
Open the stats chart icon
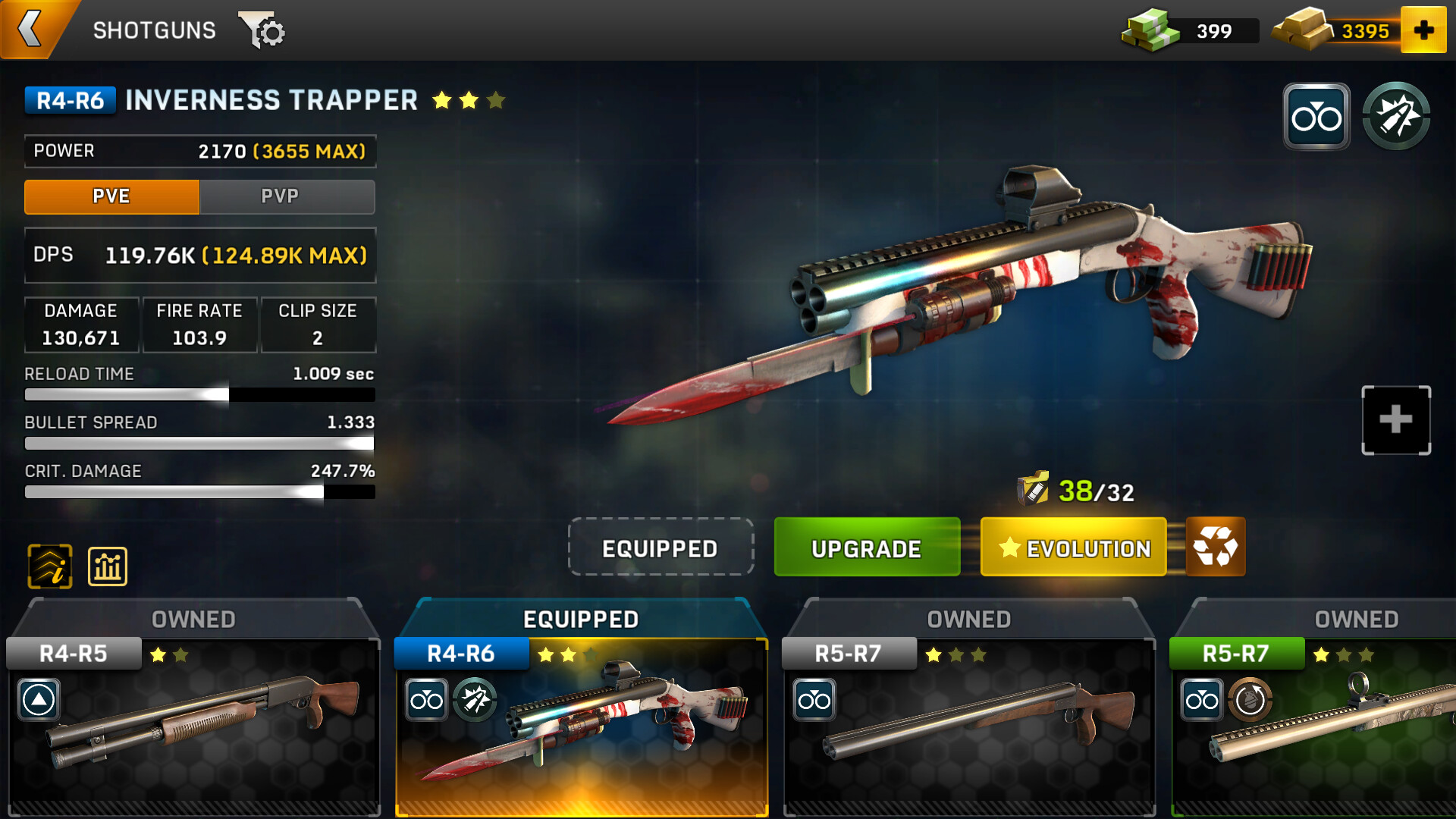(x=108, y=566)
